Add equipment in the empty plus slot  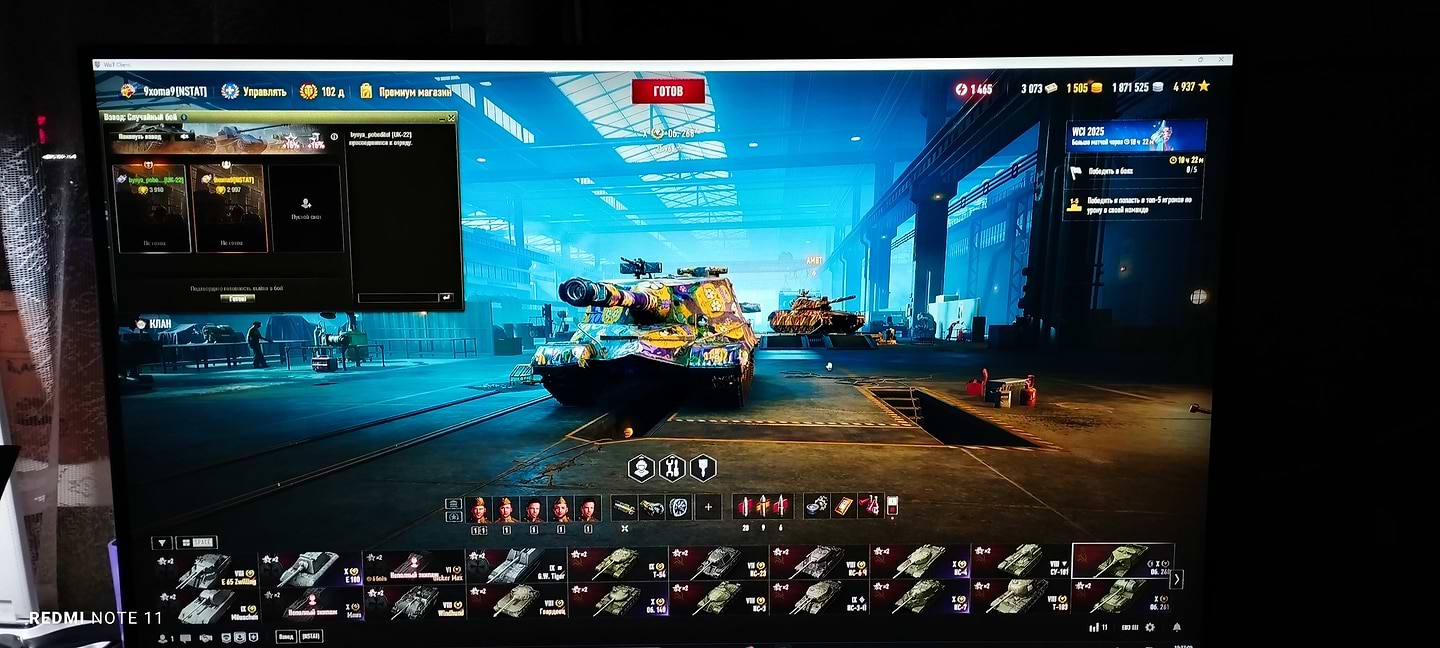[x=708, y=507]
